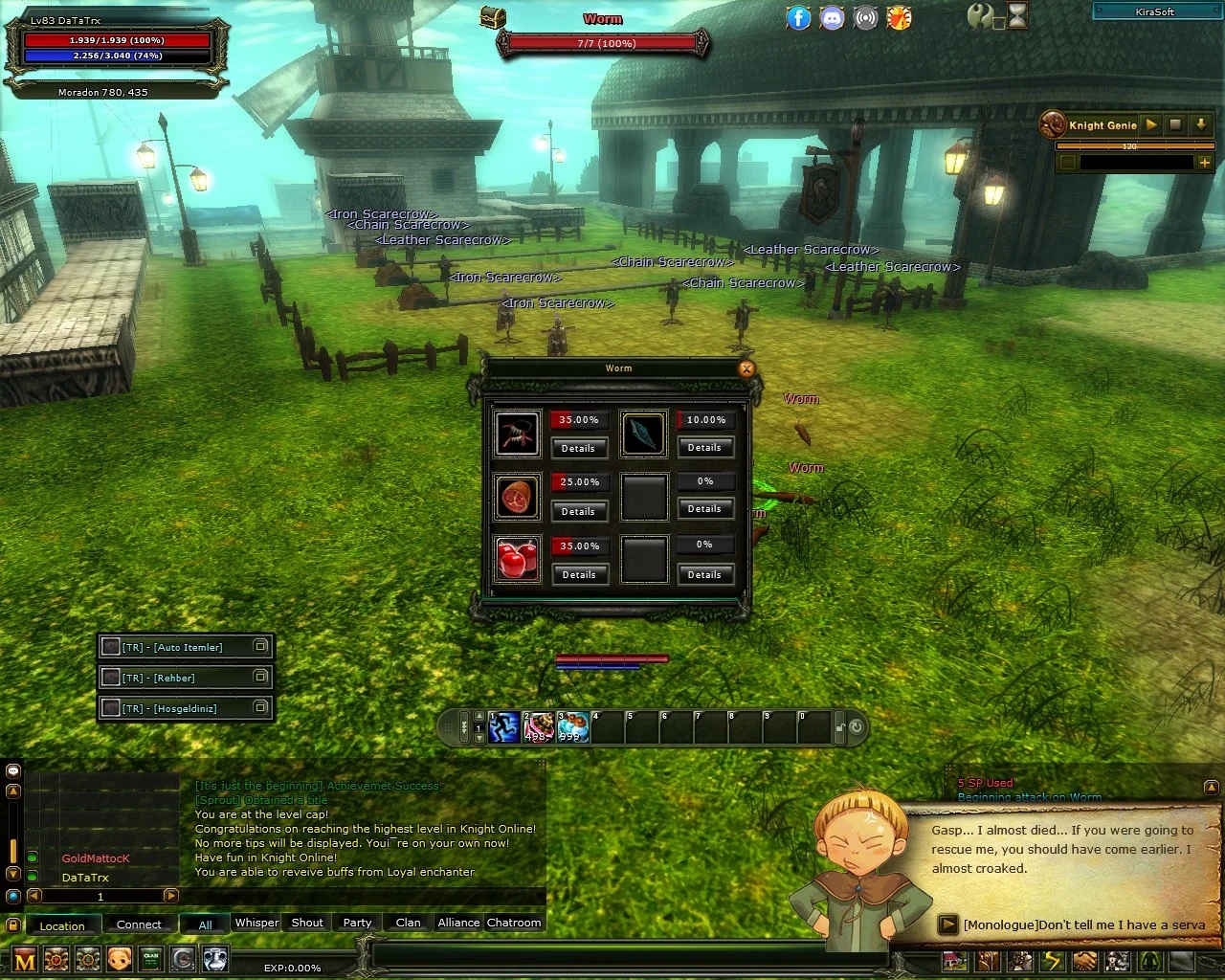
Task: View details of the raw meat drop
Action: point(578,511)
